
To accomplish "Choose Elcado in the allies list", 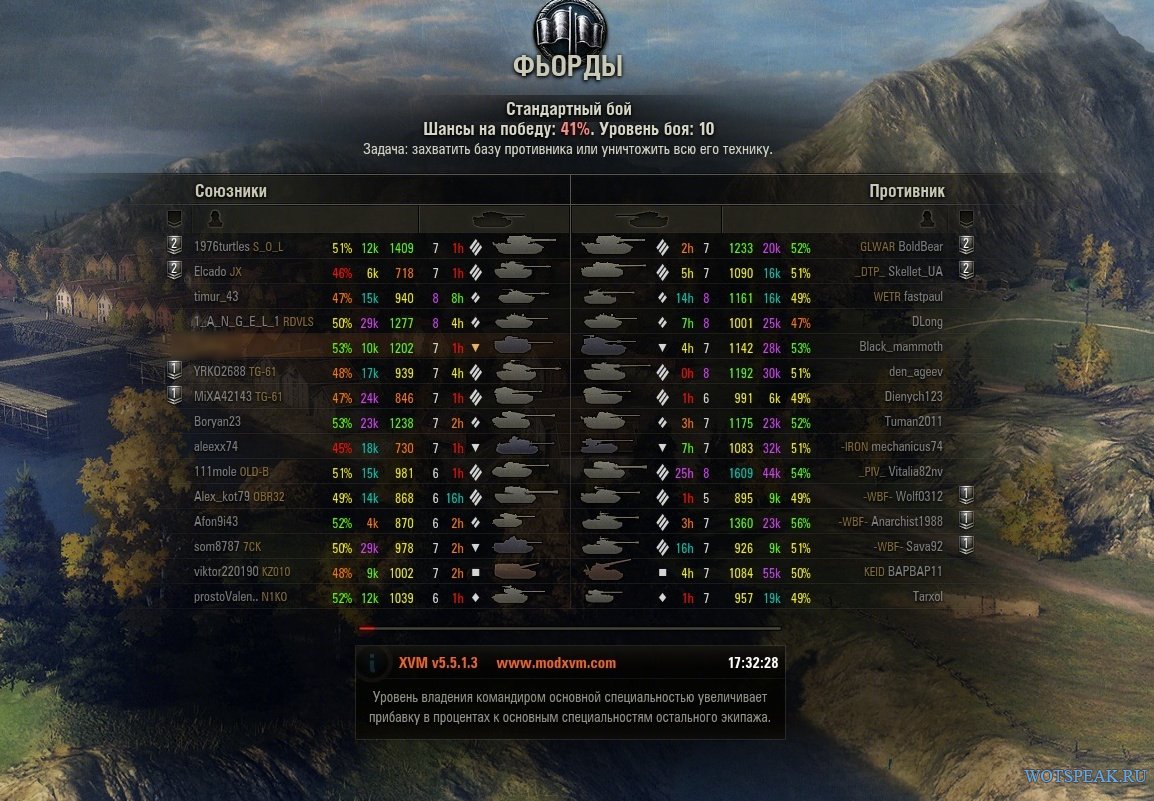I will tap(210, 272).
